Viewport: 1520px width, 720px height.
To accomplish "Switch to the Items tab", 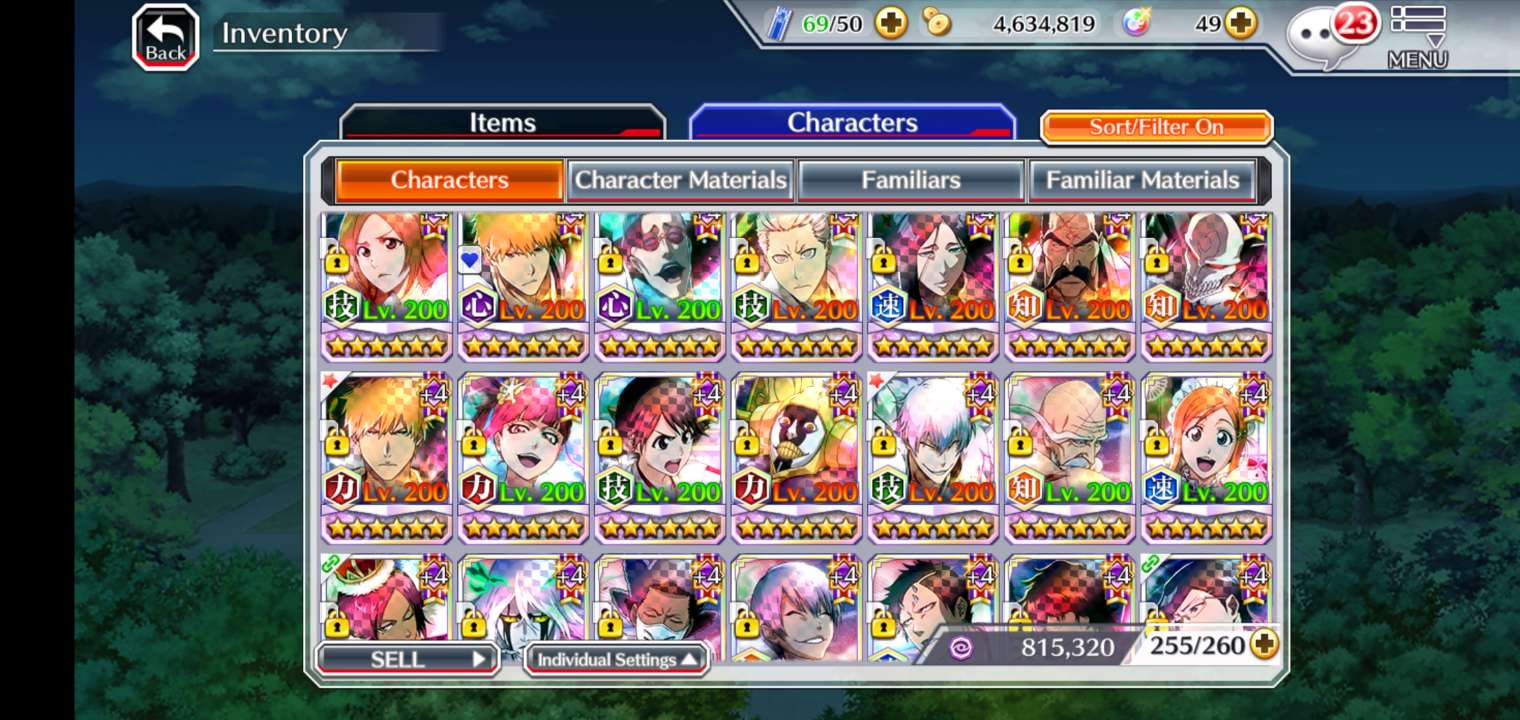I will 502,123.
